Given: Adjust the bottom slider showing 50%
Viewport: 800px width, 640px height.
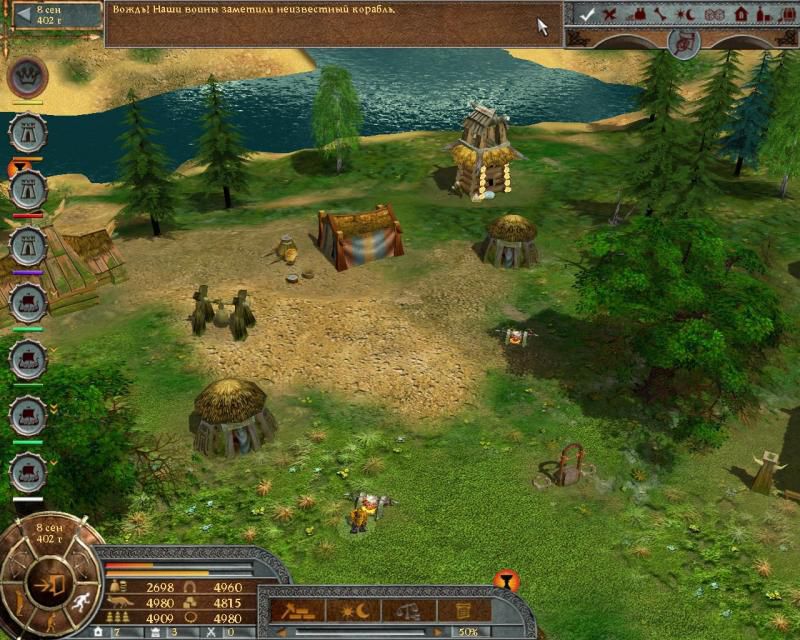Looking at the screenshot, I should click(x=360, y=632).
